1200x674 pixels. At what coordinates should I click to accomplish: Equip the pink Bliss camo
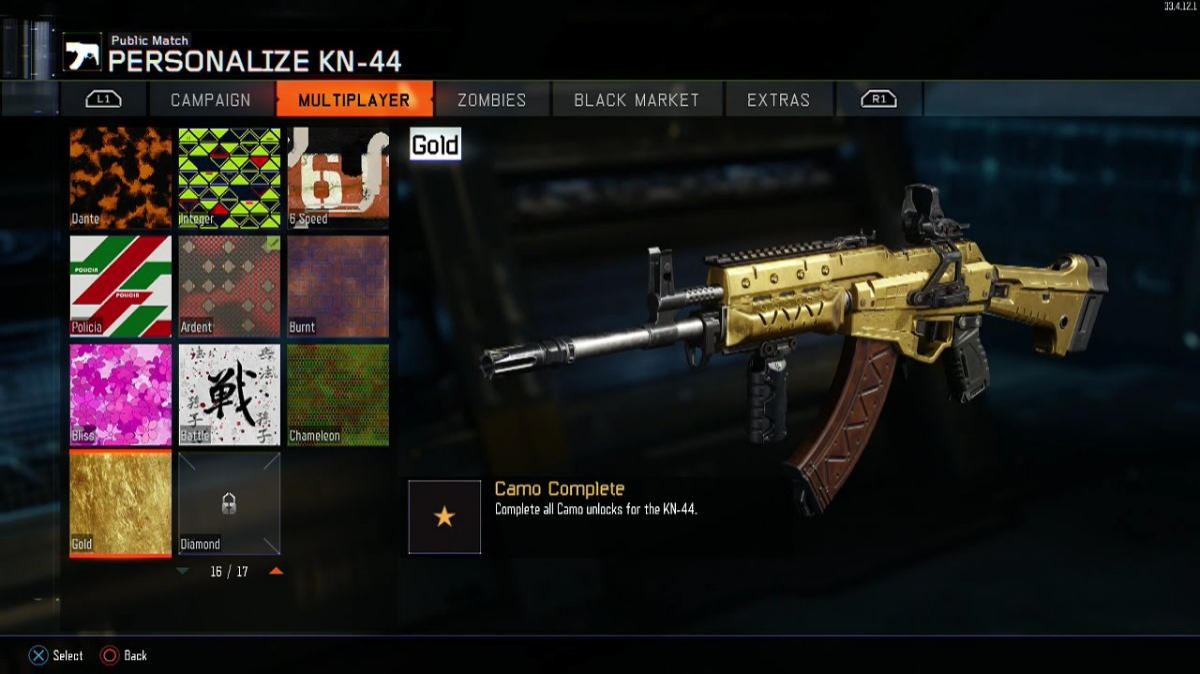pyautogui.click(x=121, y=394)
